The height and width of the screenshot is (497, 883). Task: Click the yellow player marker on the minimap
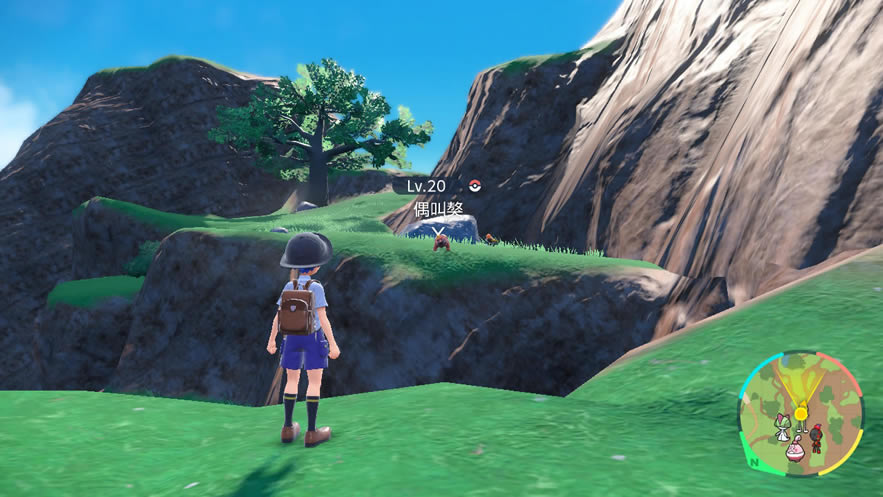click(x=800, y=411)
